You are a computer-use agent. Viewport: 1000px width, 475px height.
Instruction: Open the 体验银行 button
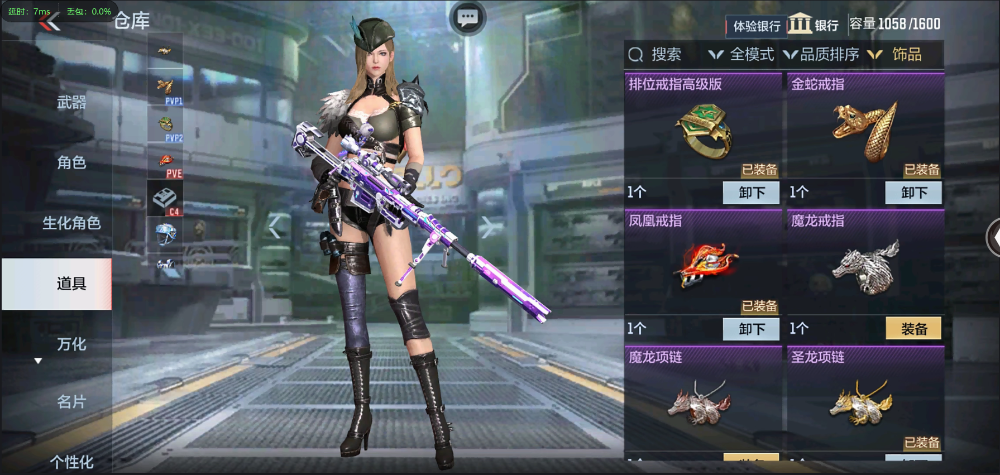(757, 26)
